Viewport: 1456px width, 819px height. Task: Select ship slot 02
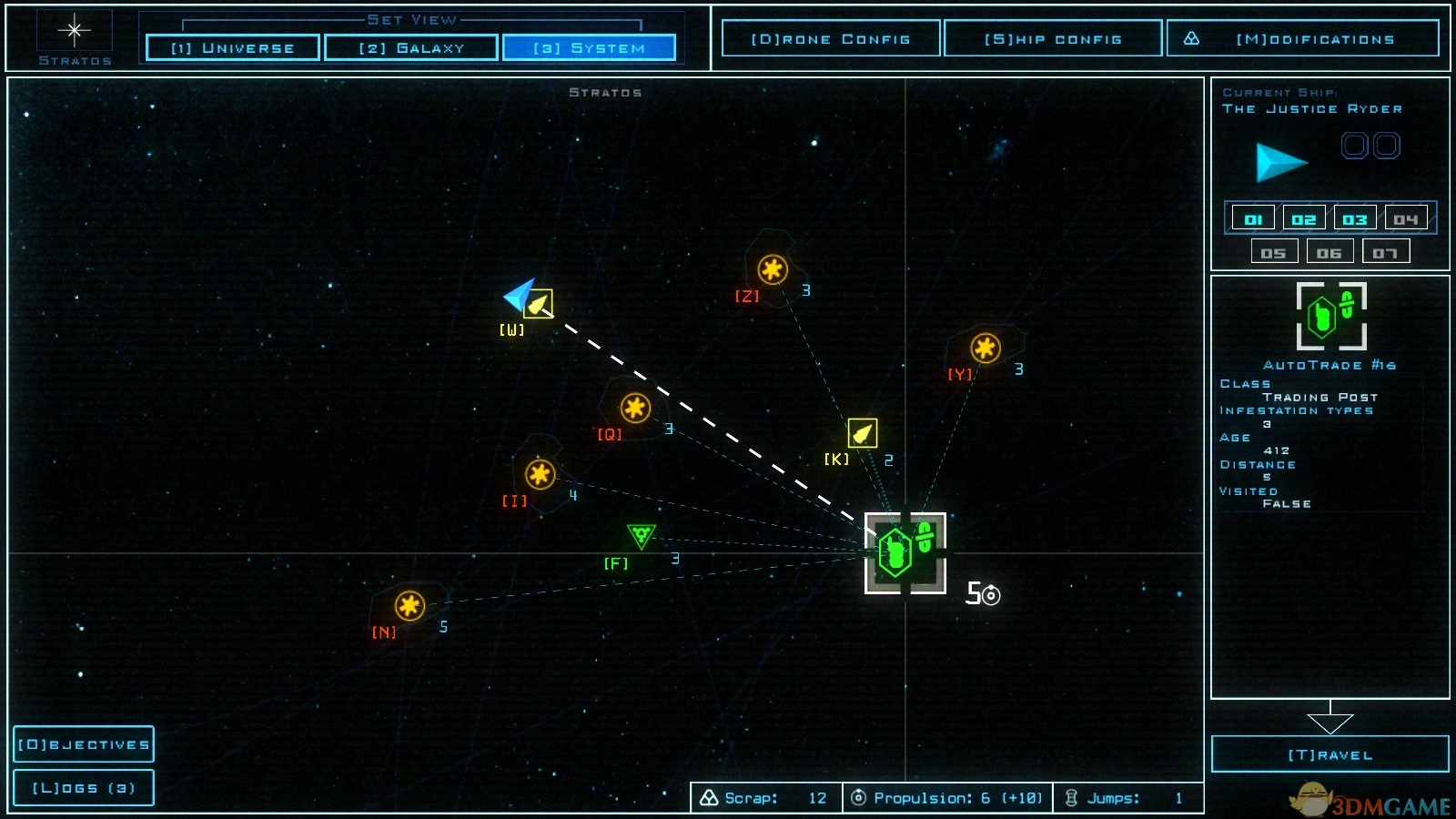1304,219
